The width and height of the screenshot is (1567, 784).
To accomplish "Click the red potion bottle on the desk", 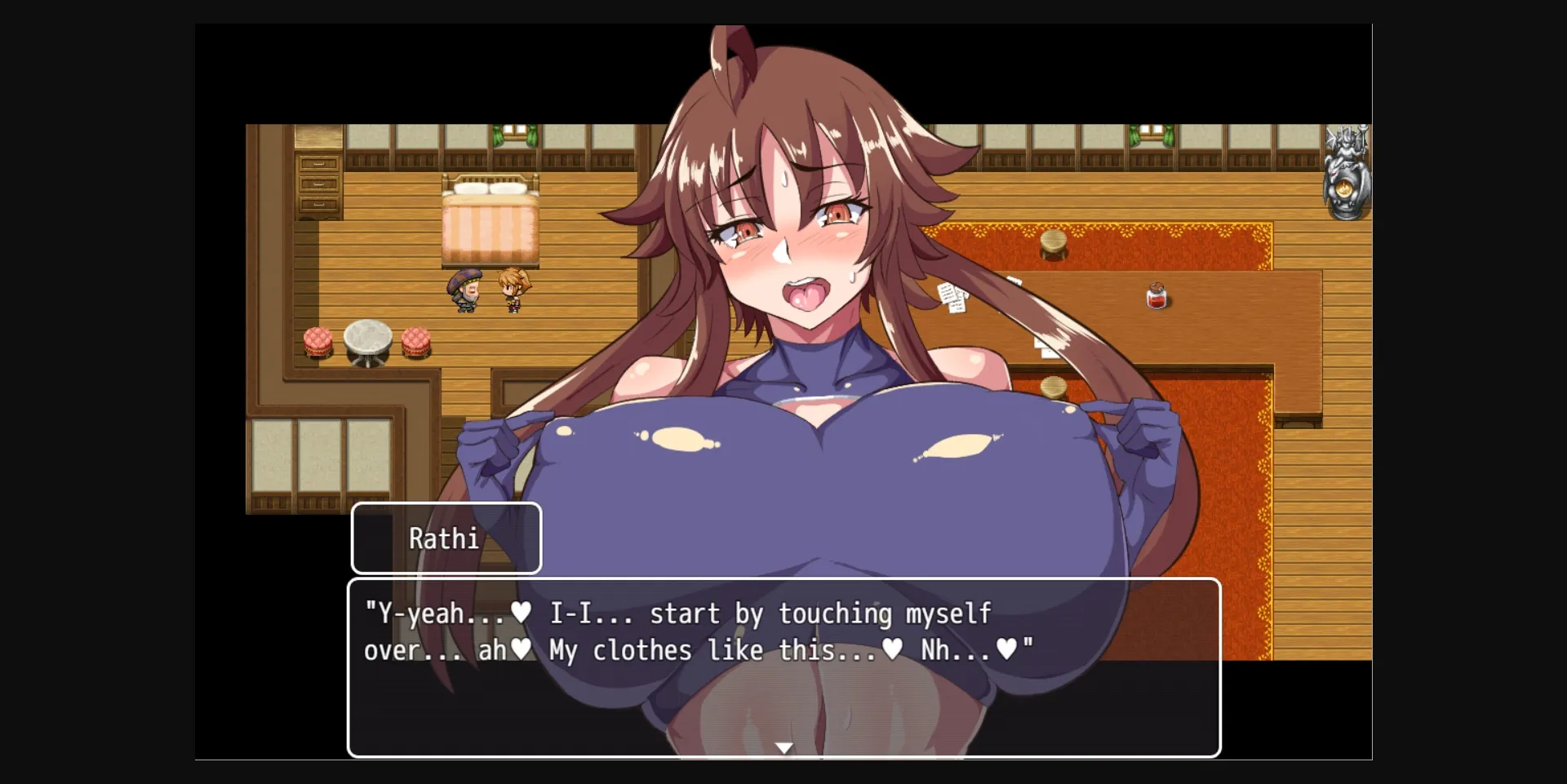I will click(x=1156, y=295).
